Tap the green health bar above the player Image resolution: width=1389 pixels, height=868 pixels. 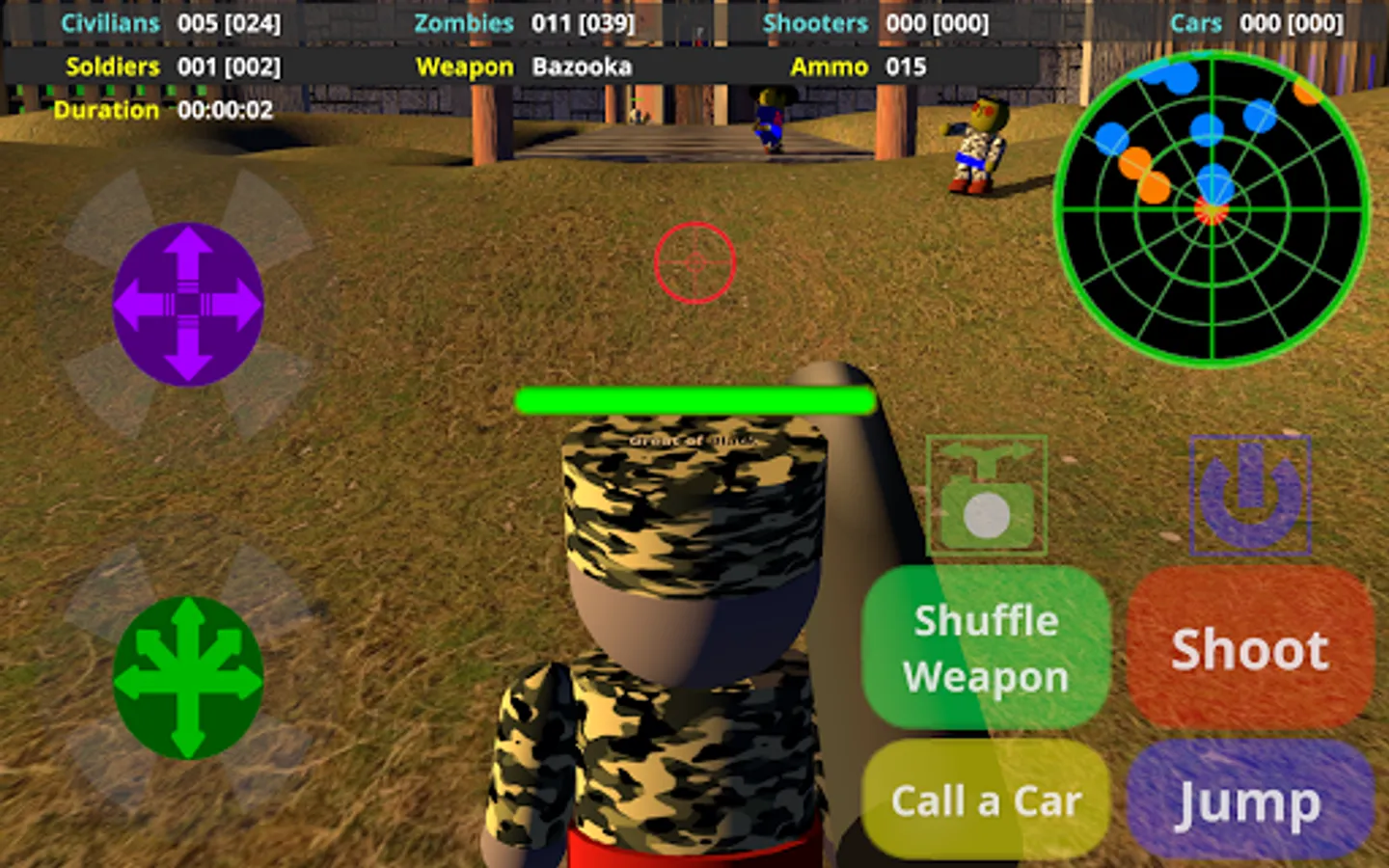[693, 399]
